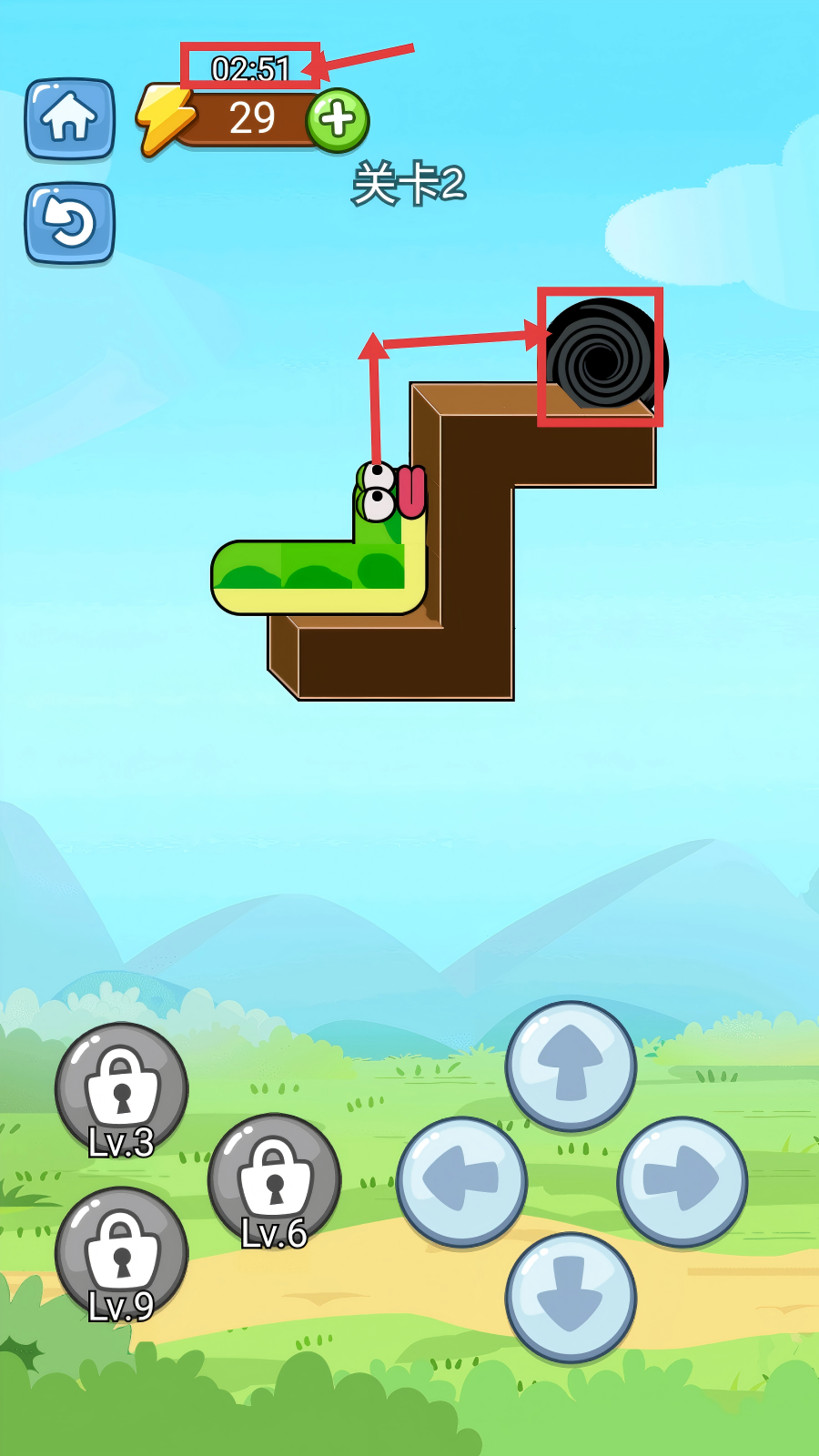The width and height of the screenshot is (819, 1456).
Task: Tap the left arrow direction button
Action: 461,1180
